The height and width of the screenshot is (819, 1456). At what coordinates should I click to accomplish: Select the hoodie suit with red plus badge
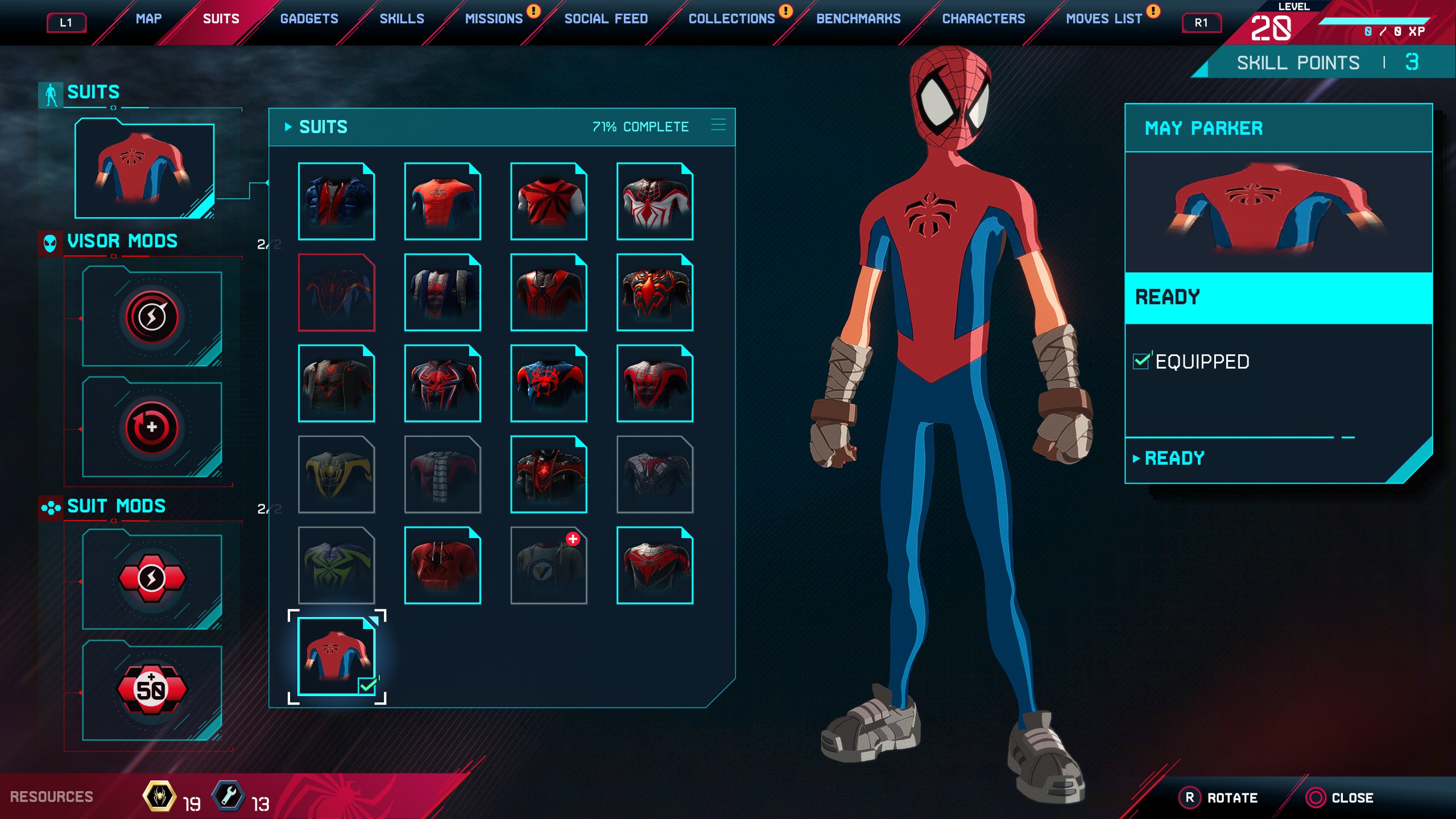pyautogui.click(x=548, y=565)
